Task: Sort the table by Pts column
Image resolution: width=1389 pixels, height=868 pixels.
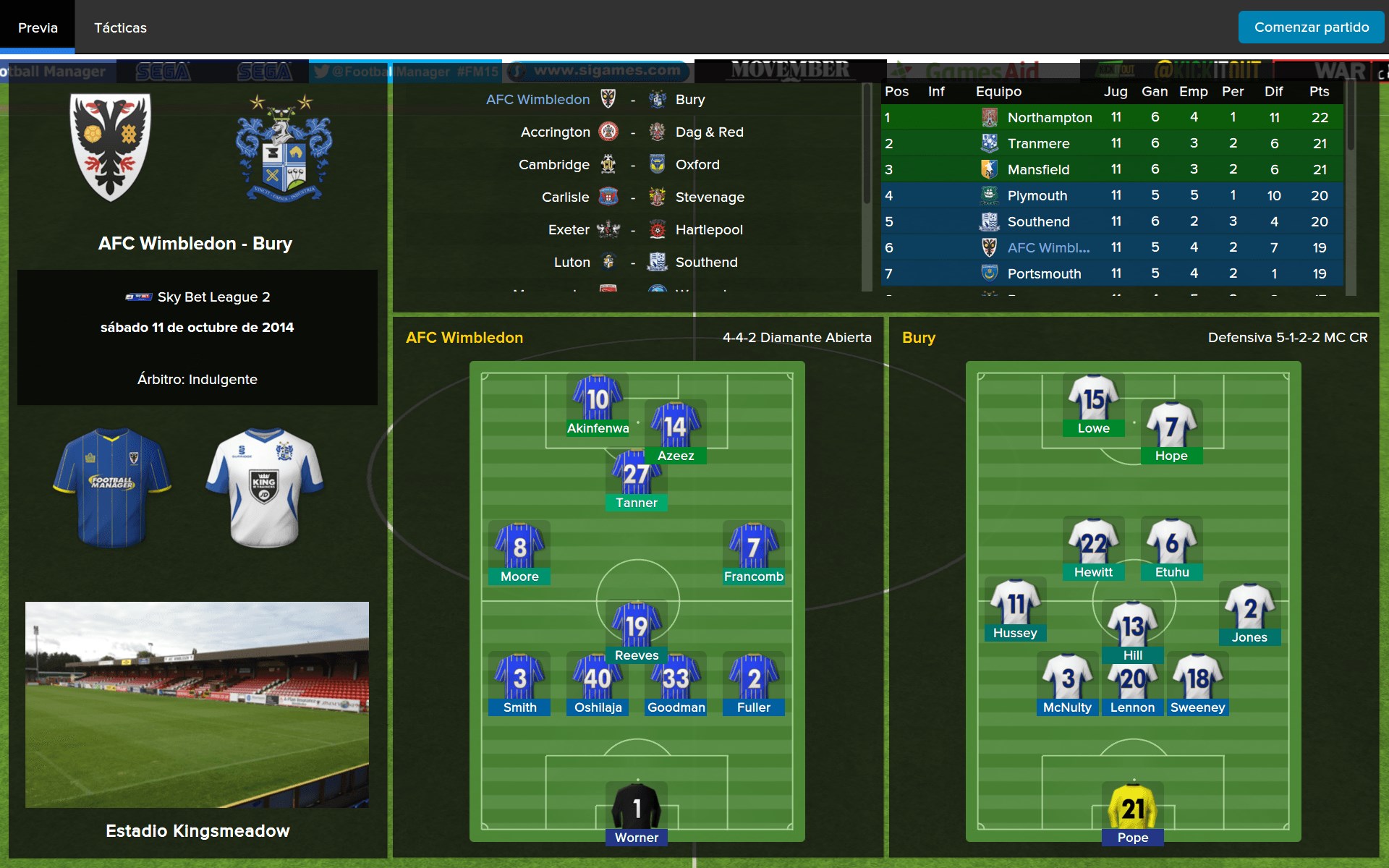Action: point(1319,91)
